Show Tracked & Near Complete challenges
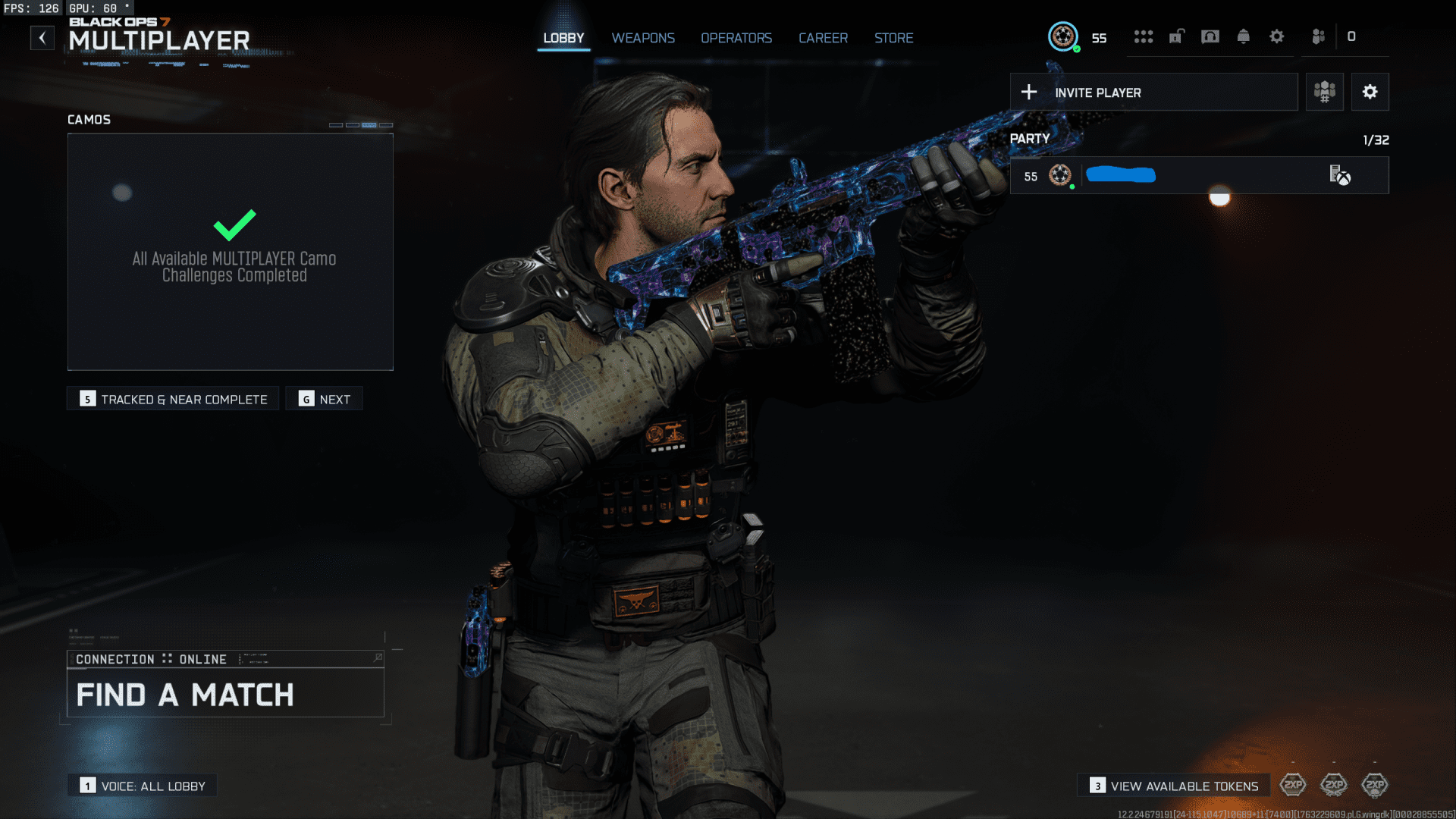 pos(173,399)
